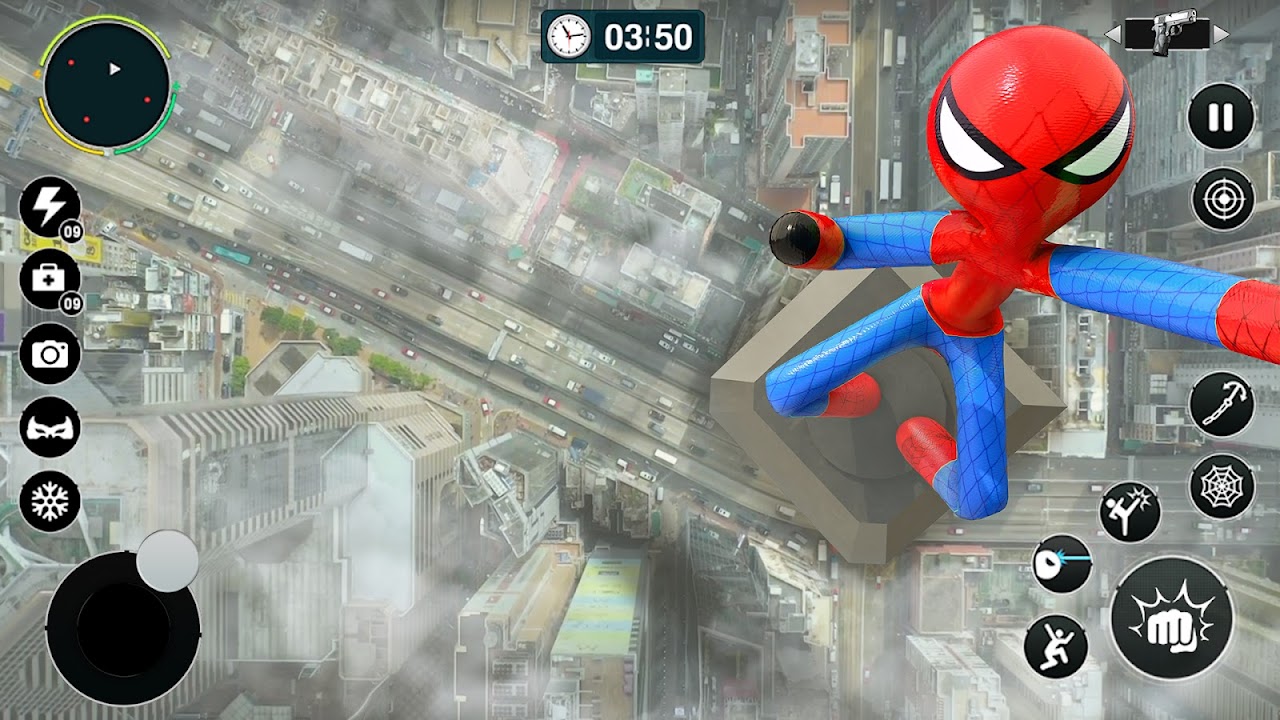Perform the flying kick attack
The image size is (1280, 720).
pyautogui.click(x=1130, y=511)
